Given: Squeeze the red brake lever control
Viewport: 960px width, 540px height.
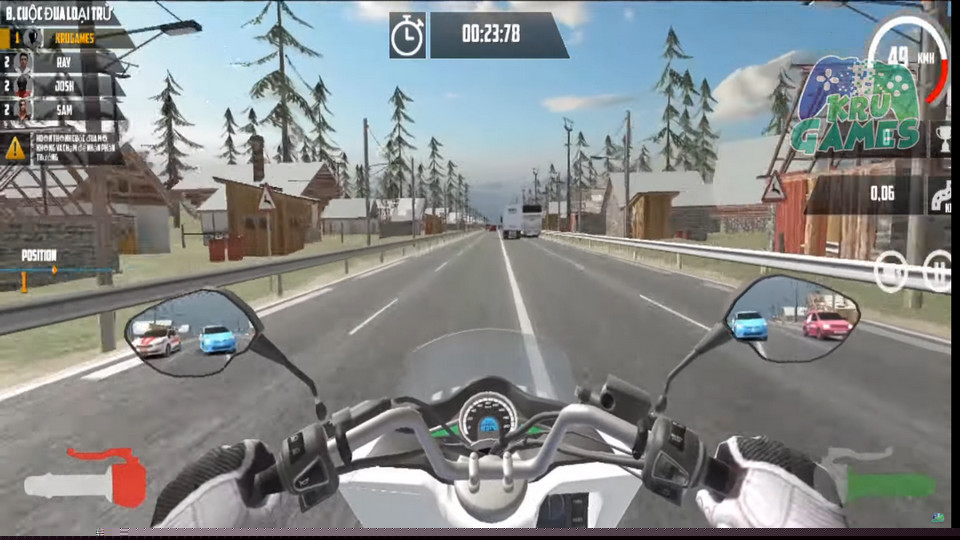Looking at the screenshot, I should [88, 480].
